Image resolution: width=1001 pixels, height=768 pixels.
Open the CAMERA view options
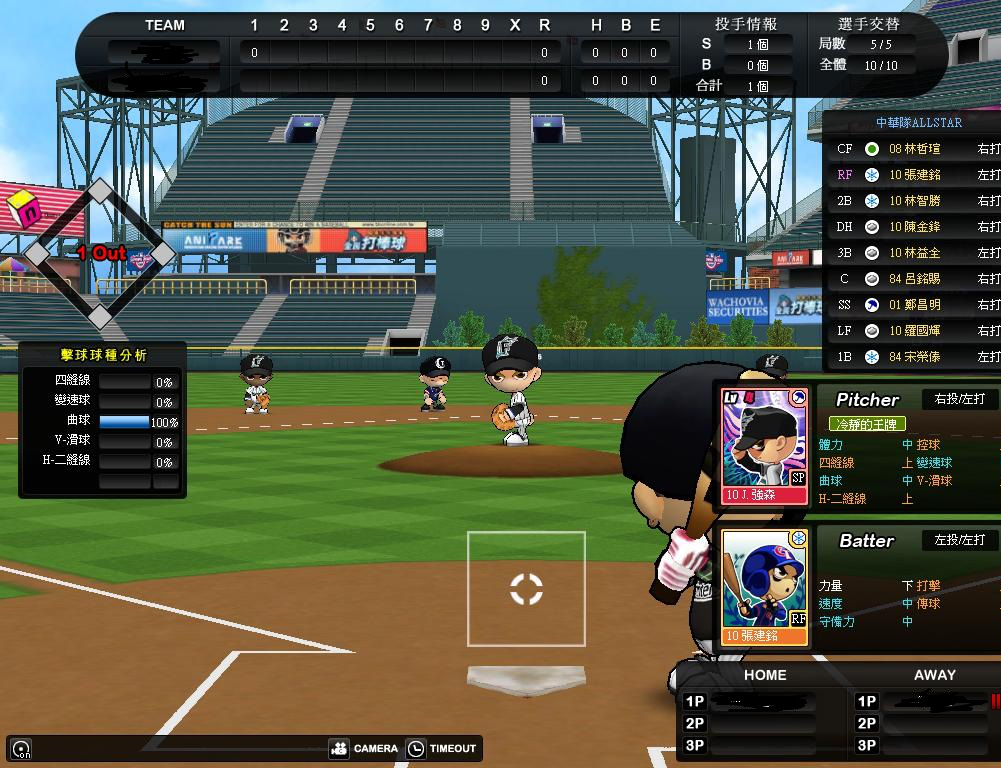(x=364, y=748)
